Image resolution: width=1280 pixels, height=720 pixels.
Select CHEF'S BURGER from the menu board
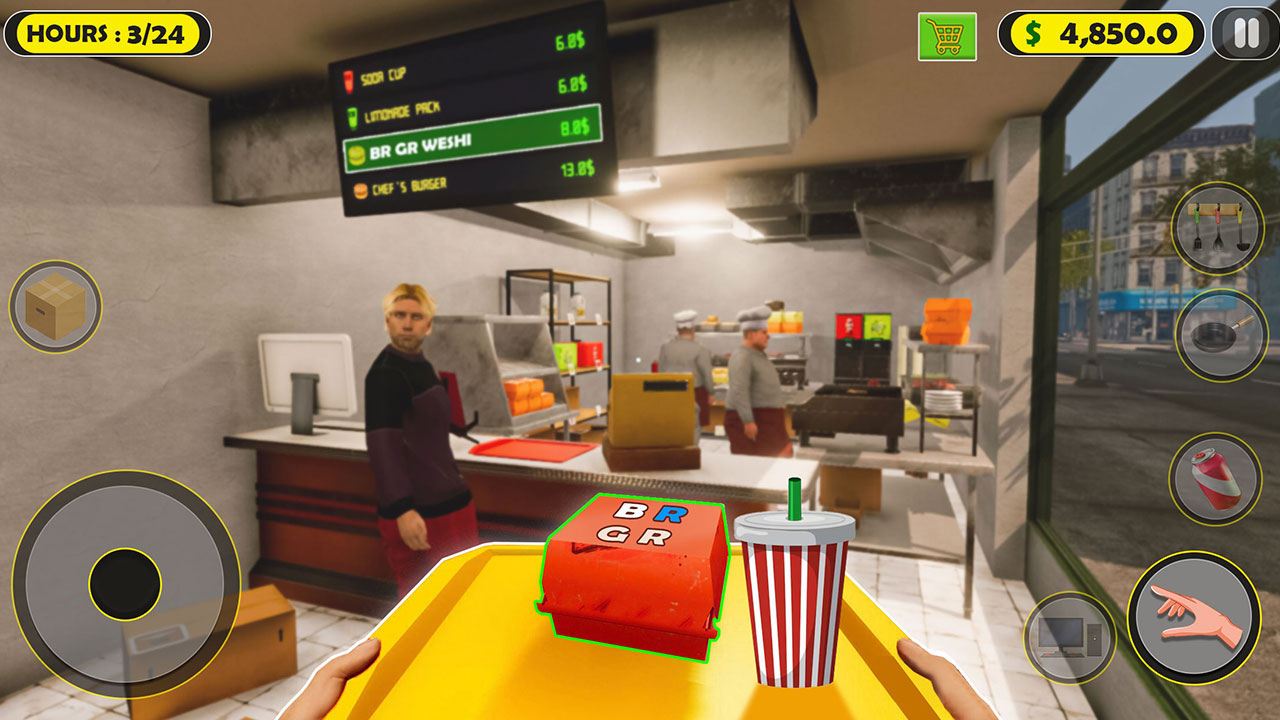(x=410, y=186)
